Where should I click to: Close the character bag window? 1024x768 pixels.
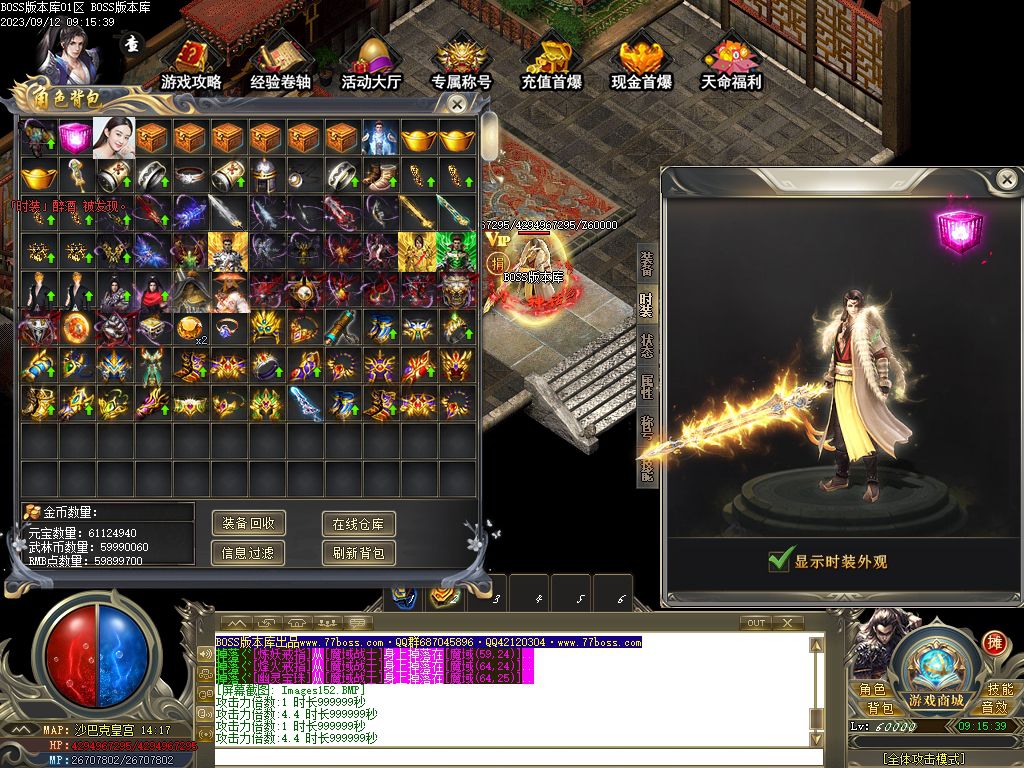coord(457,104)
